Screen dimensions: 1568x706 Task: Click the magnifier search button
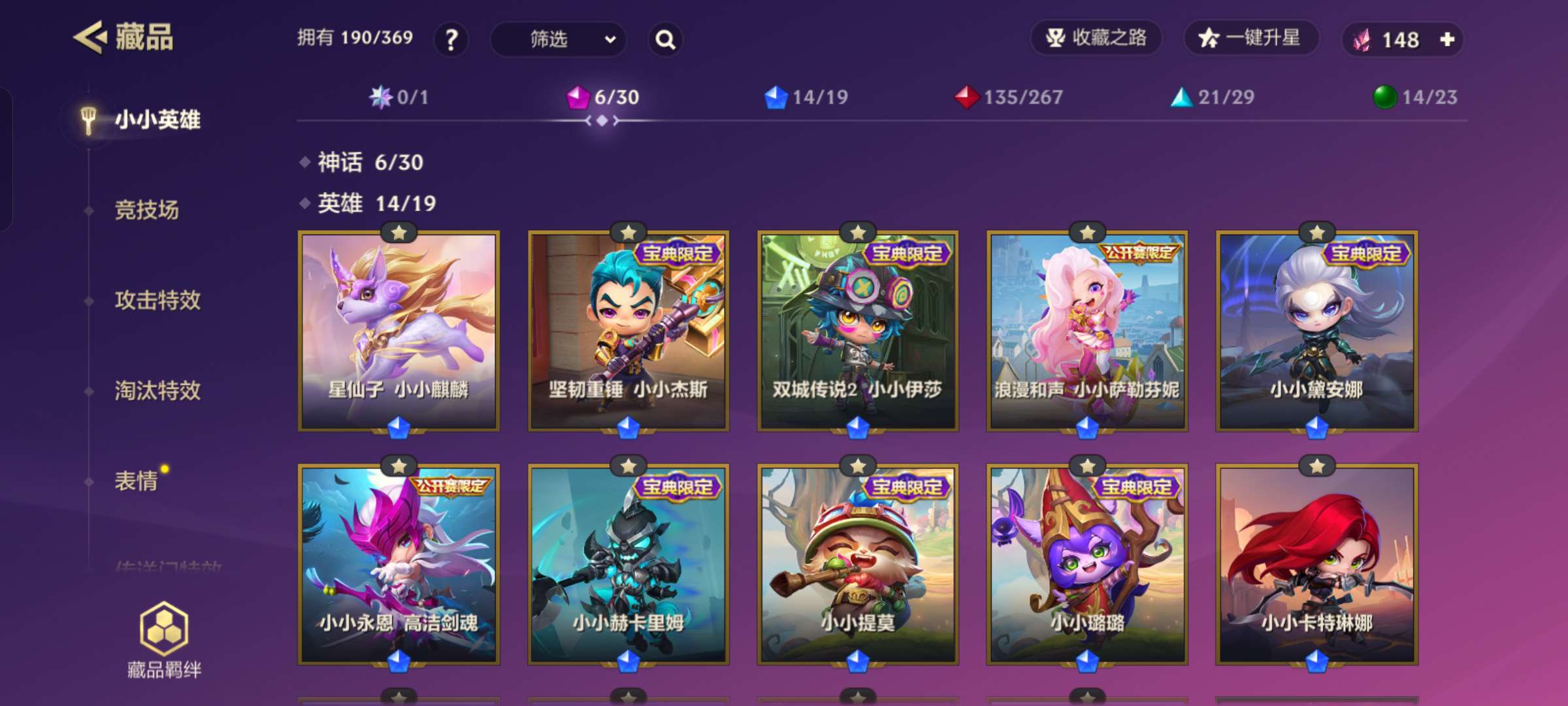(665, 40)
